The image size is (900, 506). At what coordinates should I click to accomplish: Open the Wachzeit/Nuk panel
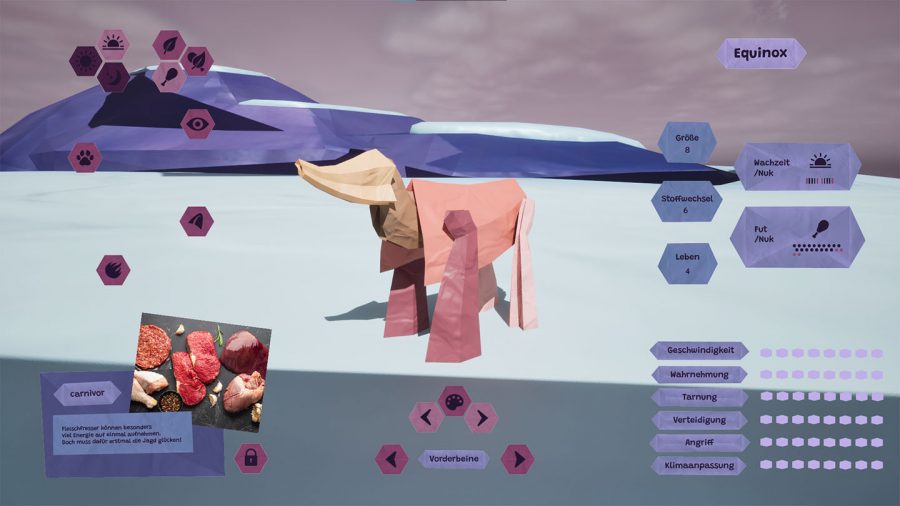coord(797,166)
